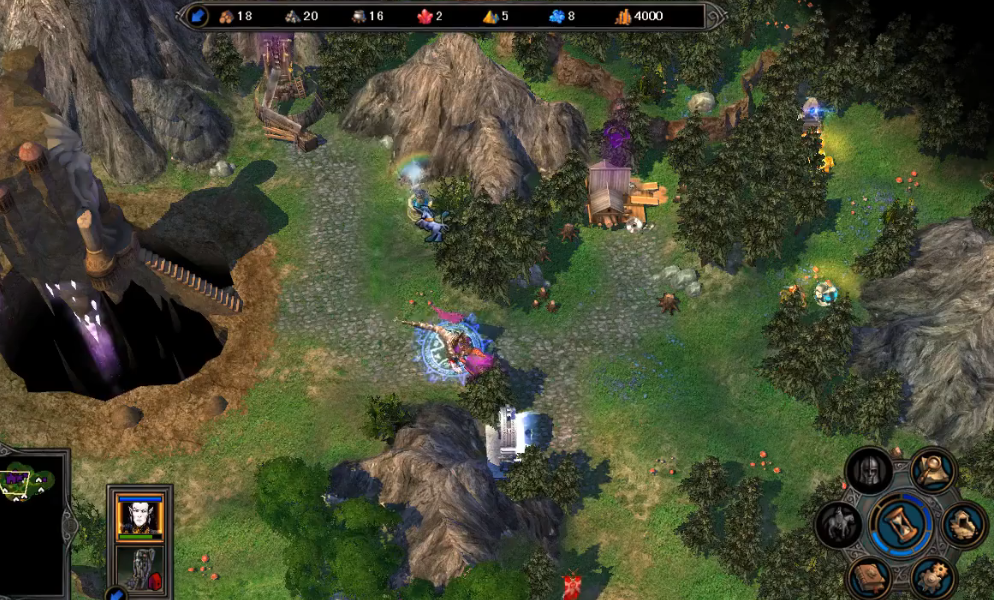
Task: Click the horse rider button
Action: tap(838, 523)
